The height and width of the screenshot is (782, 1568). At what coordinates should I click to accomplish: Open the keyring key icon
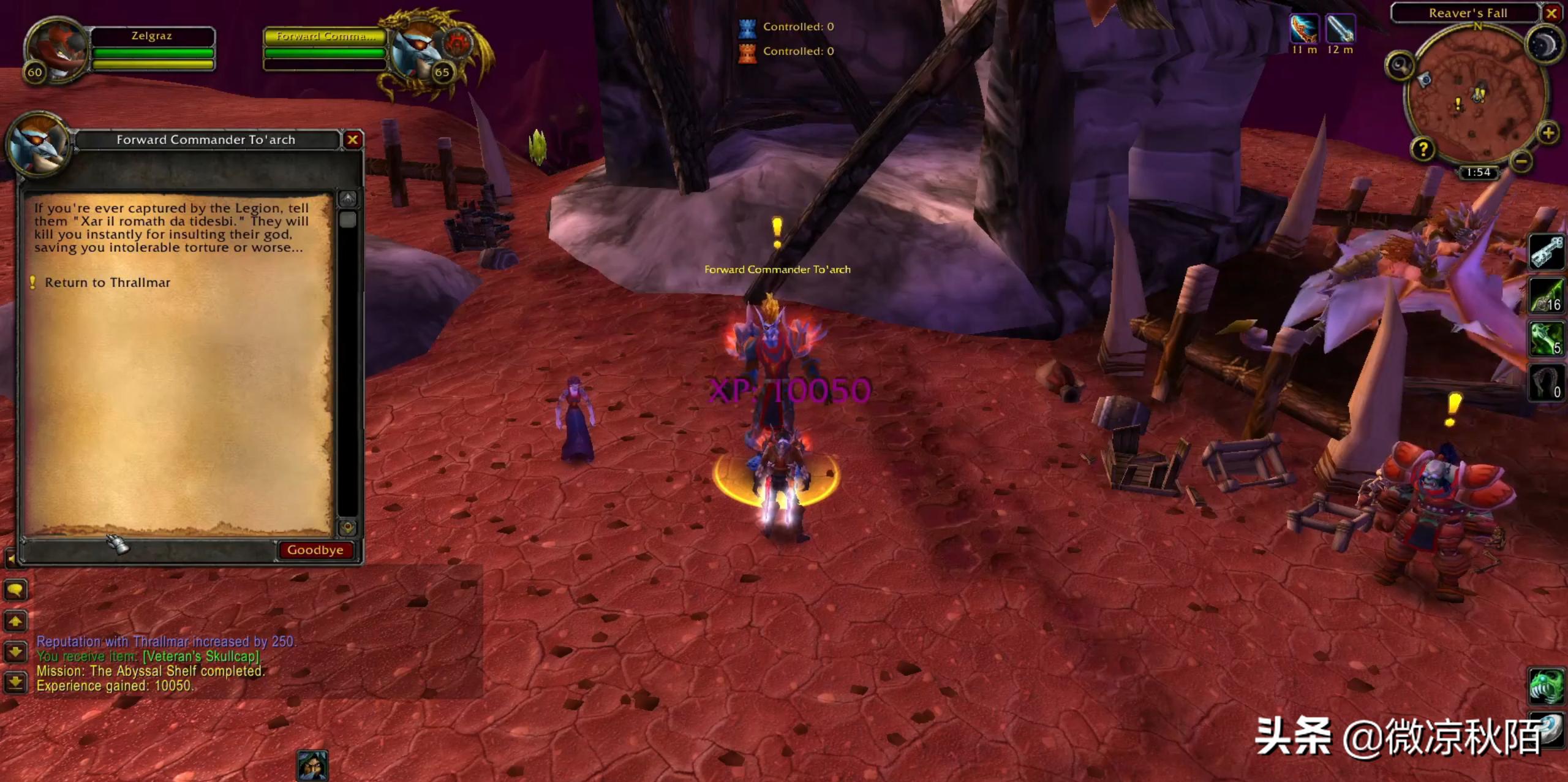coord(1547,252)
